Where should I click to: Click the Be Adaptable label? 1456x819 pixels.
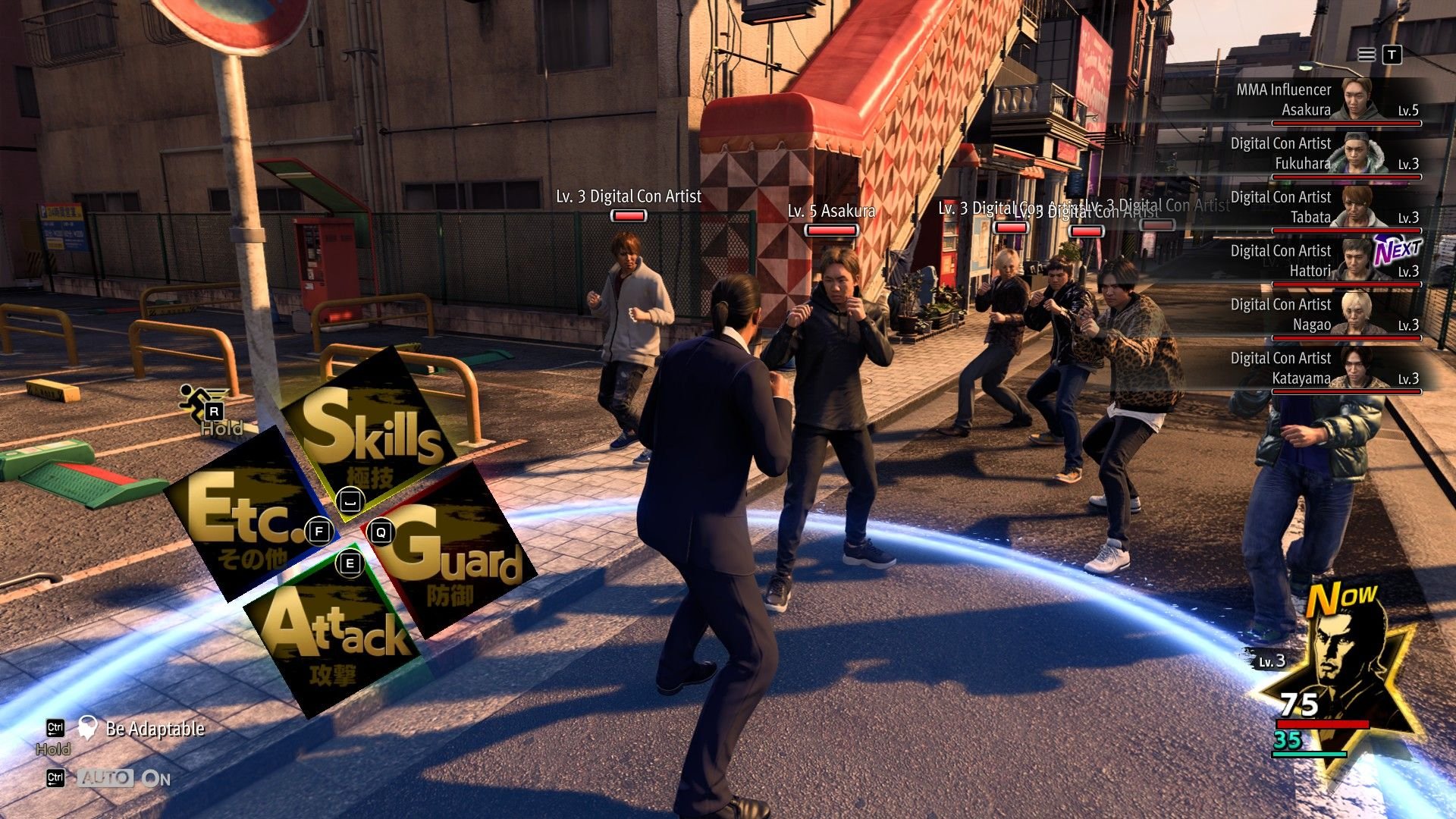tap(155, 728)
